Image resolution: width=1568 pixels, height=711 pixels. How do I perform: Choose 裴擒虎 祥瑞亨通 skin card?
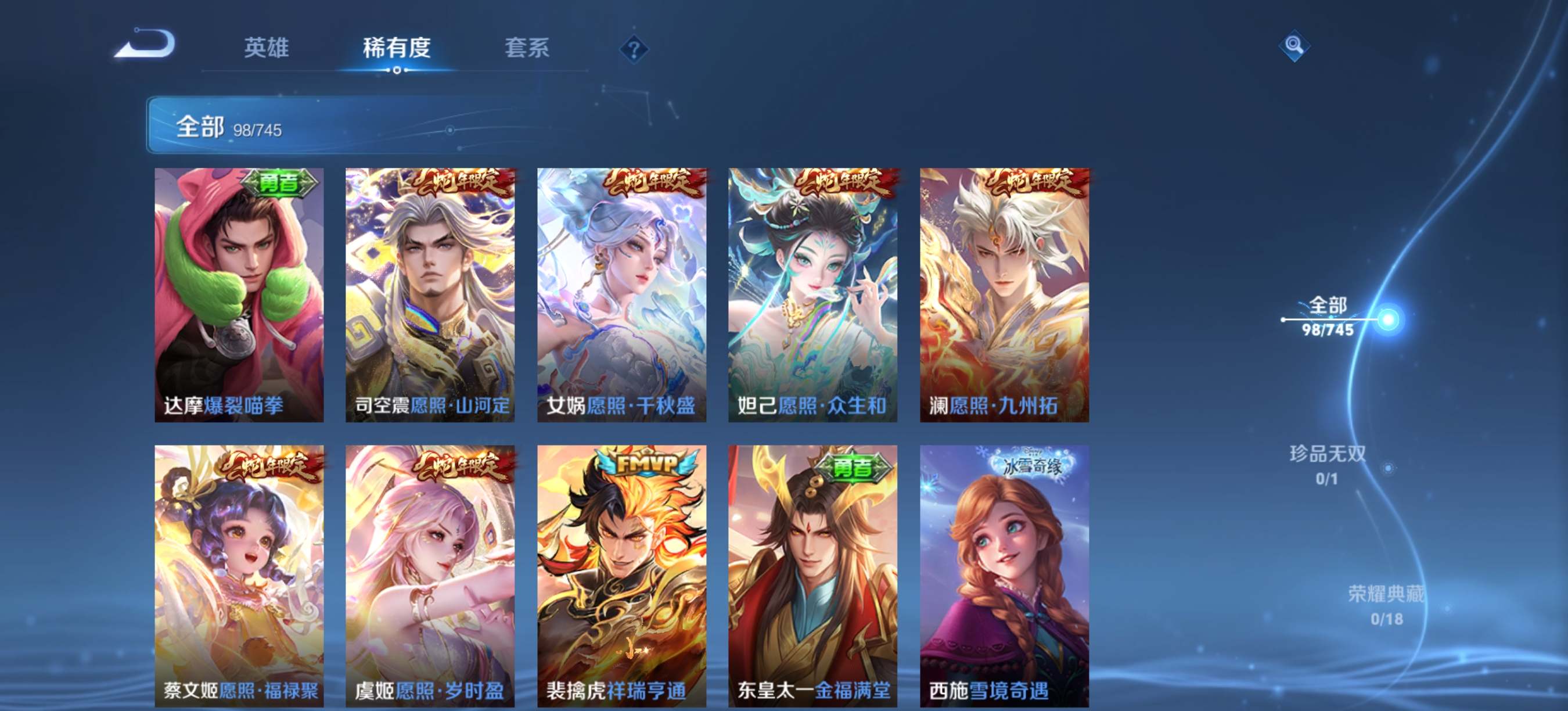(x=621, y=574)
